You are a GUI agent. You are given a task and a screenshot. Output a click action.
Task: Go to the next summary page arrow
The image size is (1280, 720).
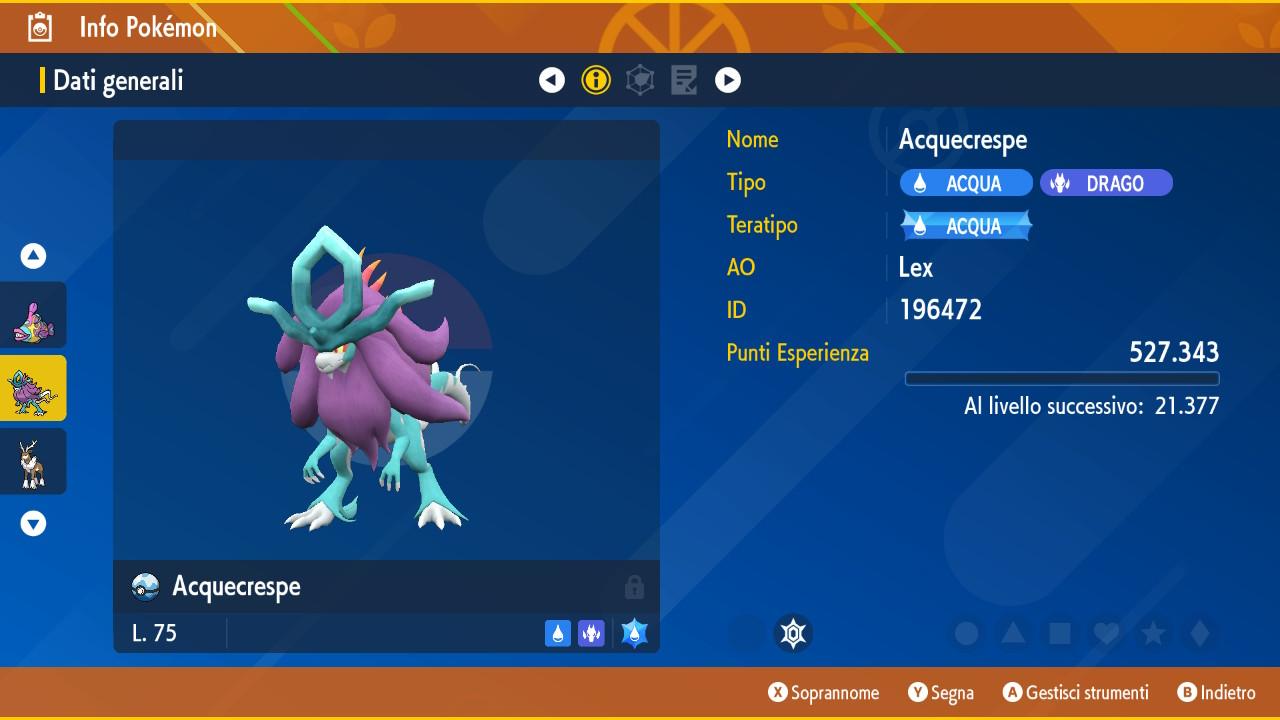coord(728,80)
